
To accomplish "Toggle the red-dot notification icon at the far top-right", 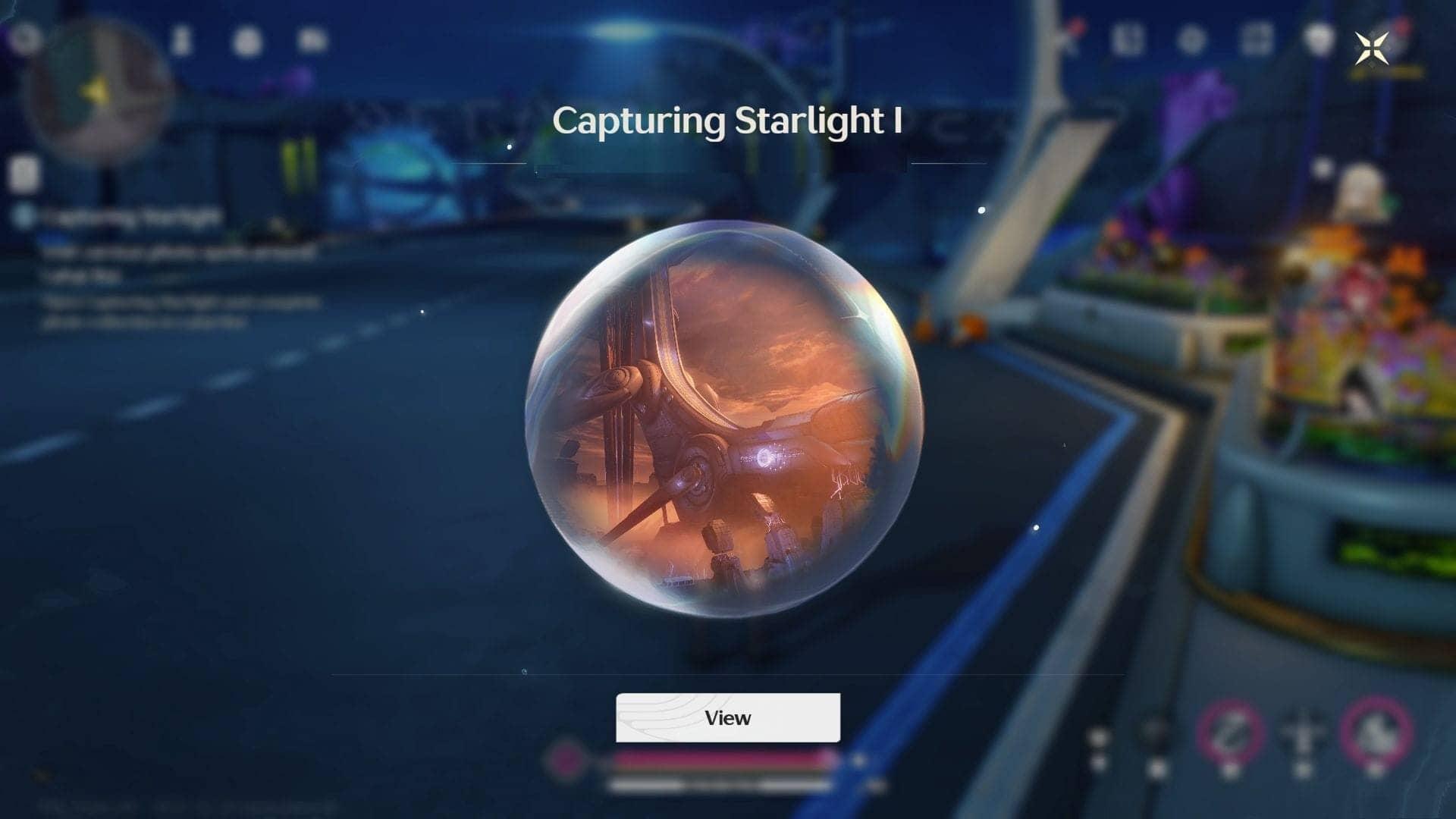I will tap(1401, 24).
